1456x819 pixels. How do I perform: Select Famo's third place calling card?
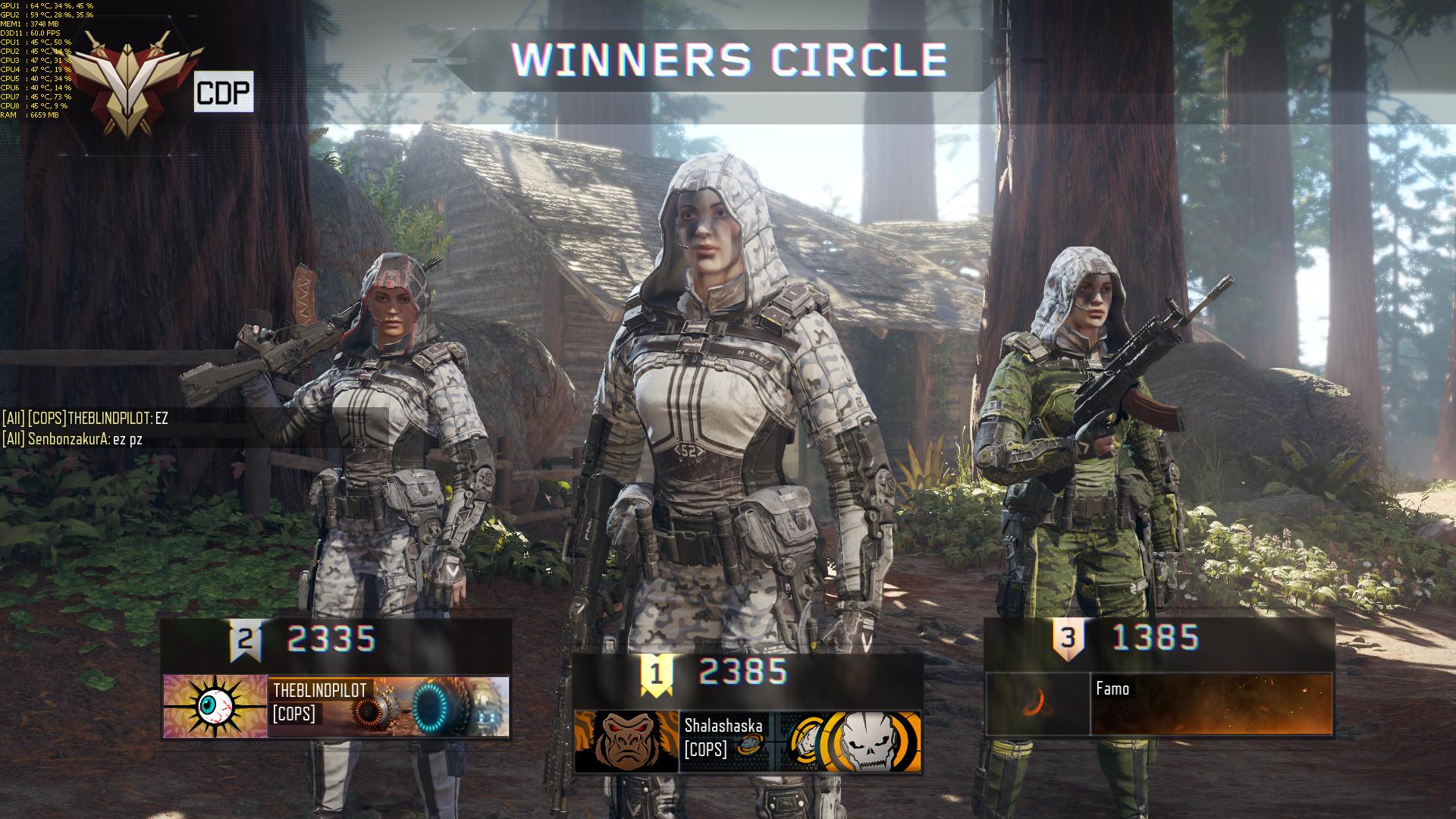pyautogui.click(x=1211, y=704)
